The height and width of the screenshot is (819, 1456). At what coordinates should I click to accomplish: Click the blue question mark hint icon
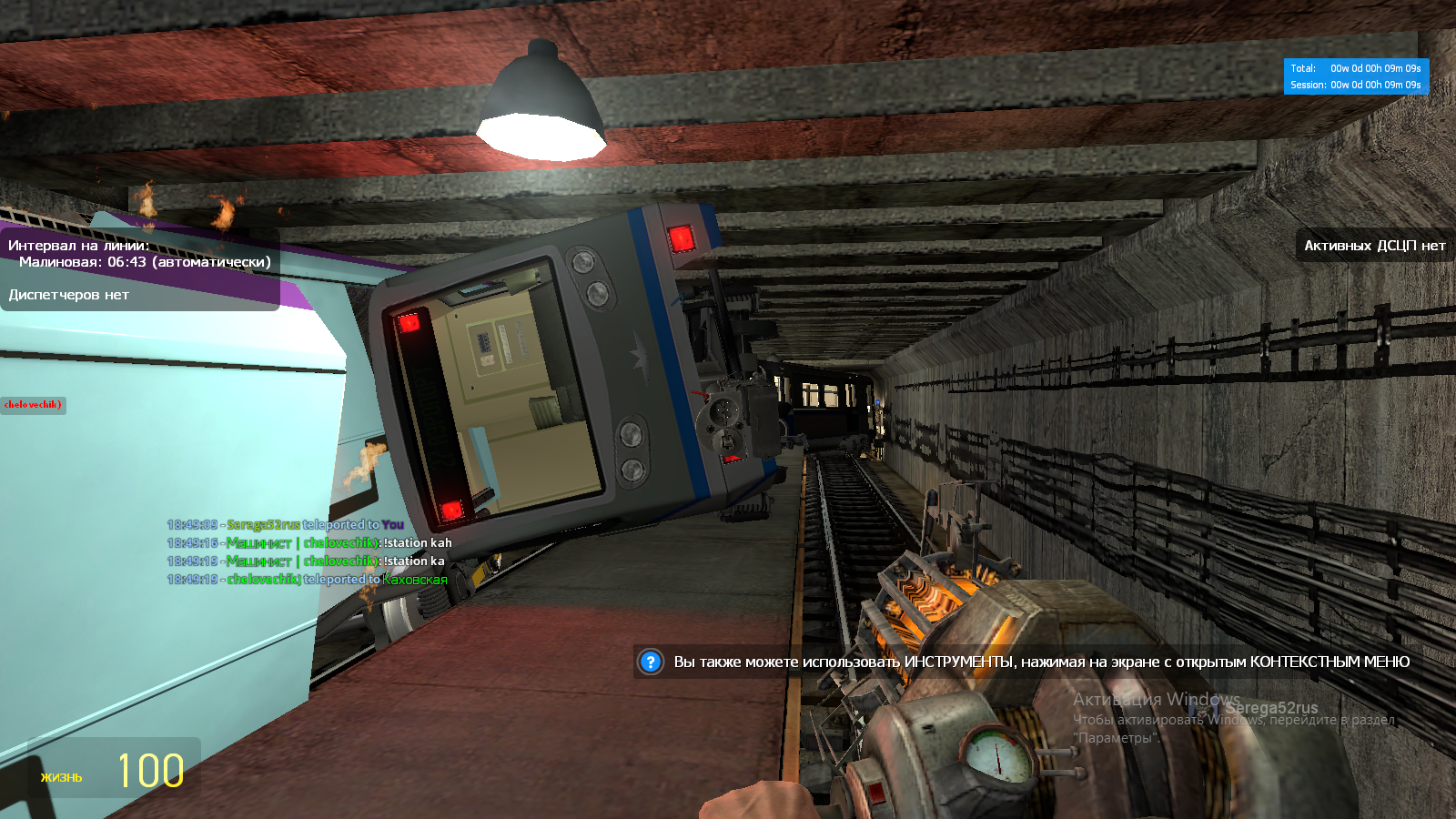pos(651,662)
